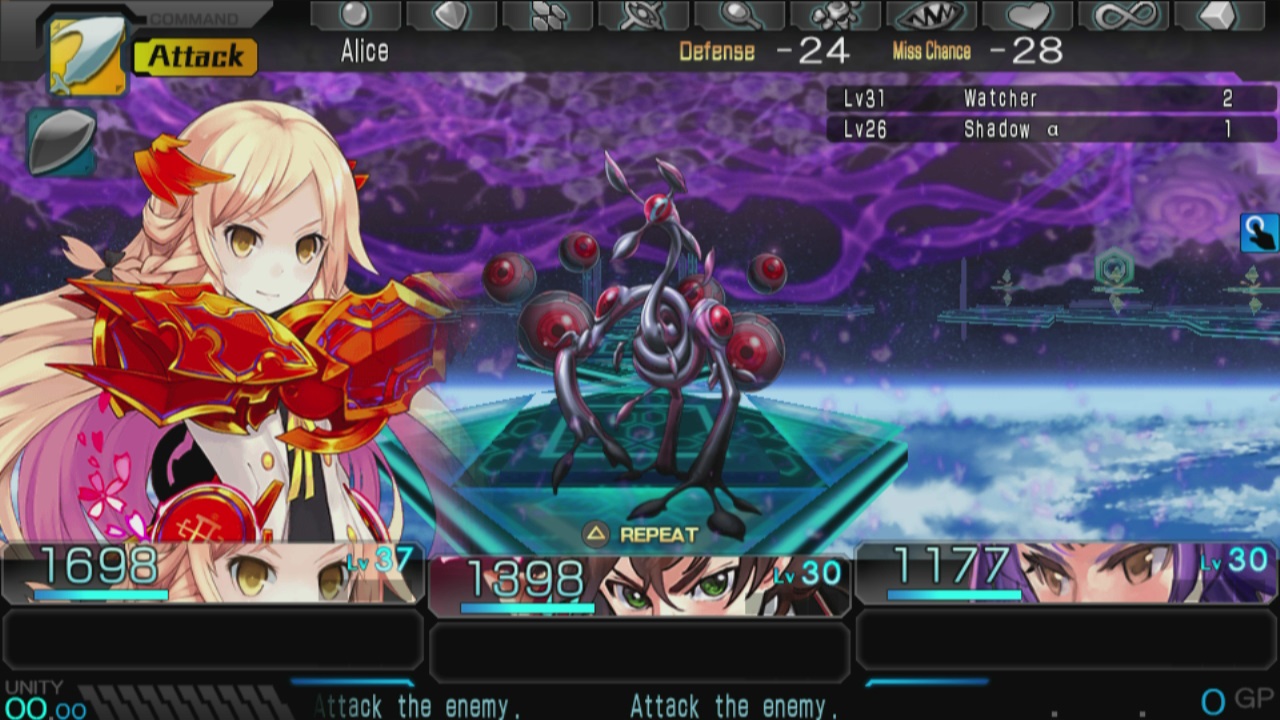1280x720 pixels.
Task: Click the blue hand cursor icon on the right edge
Action: pos(1258,230)
